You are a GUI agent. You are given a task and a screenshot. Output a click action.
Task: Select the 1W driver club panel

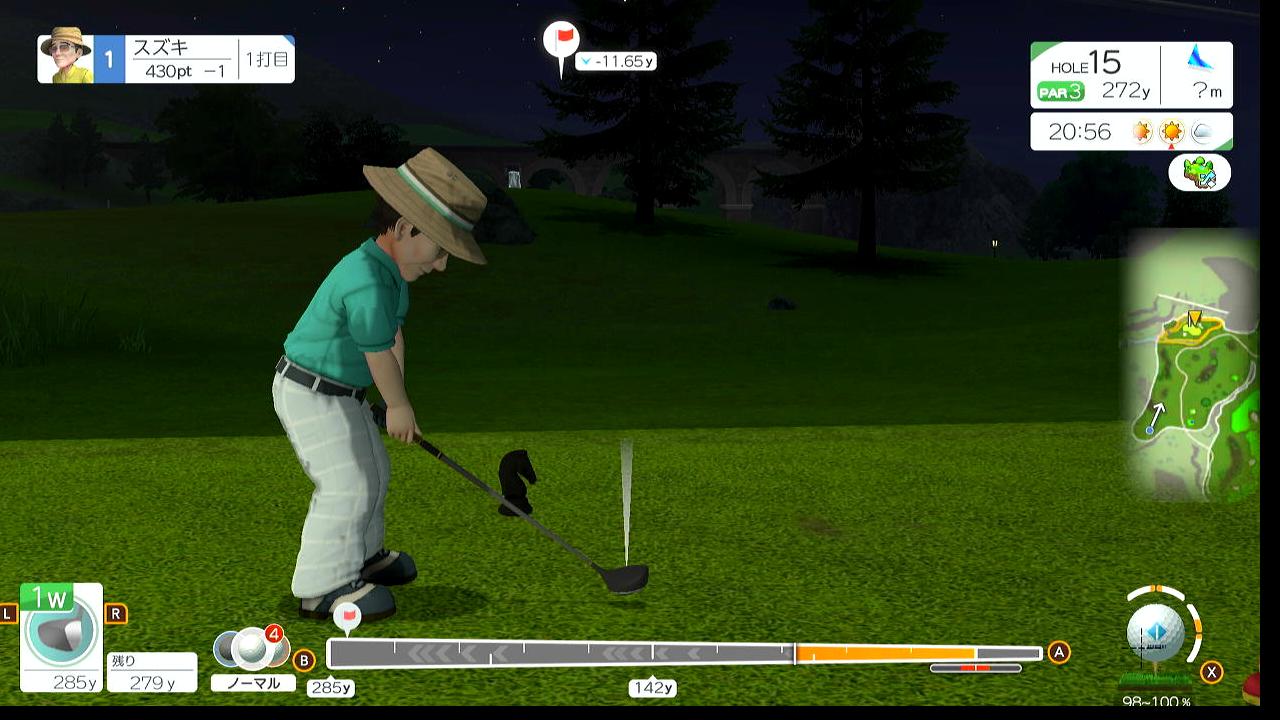pyautogui.click(x=62, y=636)
